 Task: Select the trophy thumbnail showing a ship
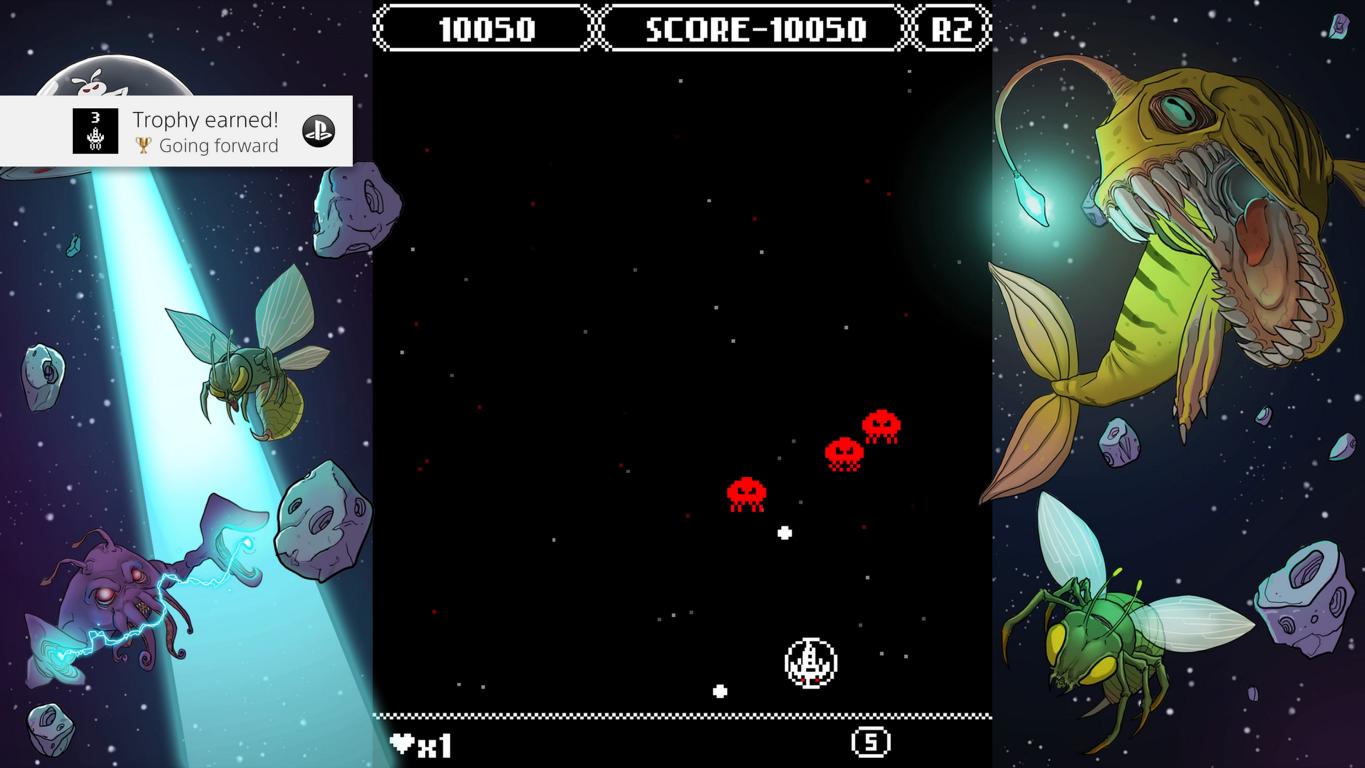tap(95, 131)
